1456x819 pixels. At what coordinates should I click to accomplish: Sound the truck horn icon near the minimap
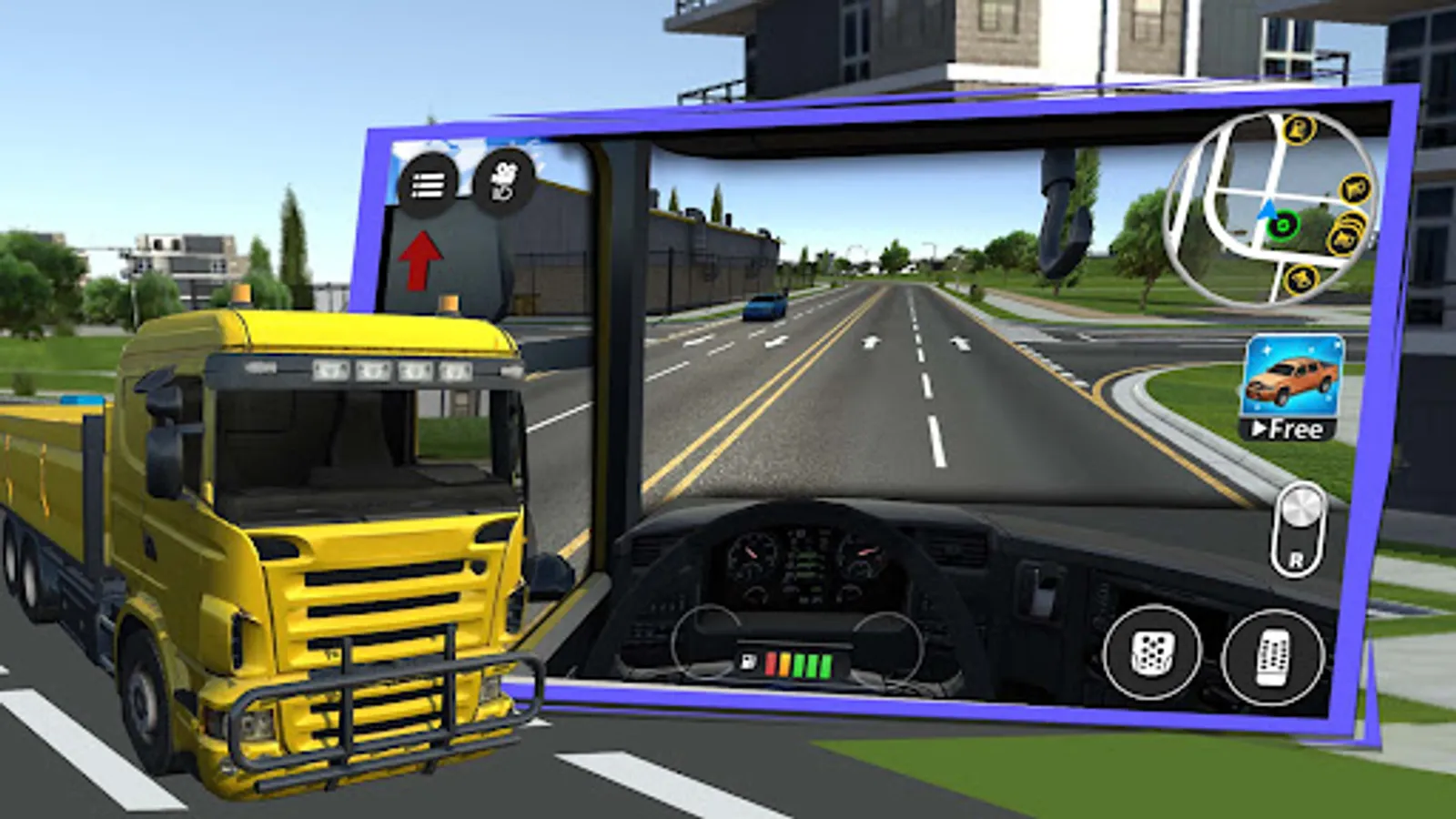pyautogui.click(x=1345, y=241)
